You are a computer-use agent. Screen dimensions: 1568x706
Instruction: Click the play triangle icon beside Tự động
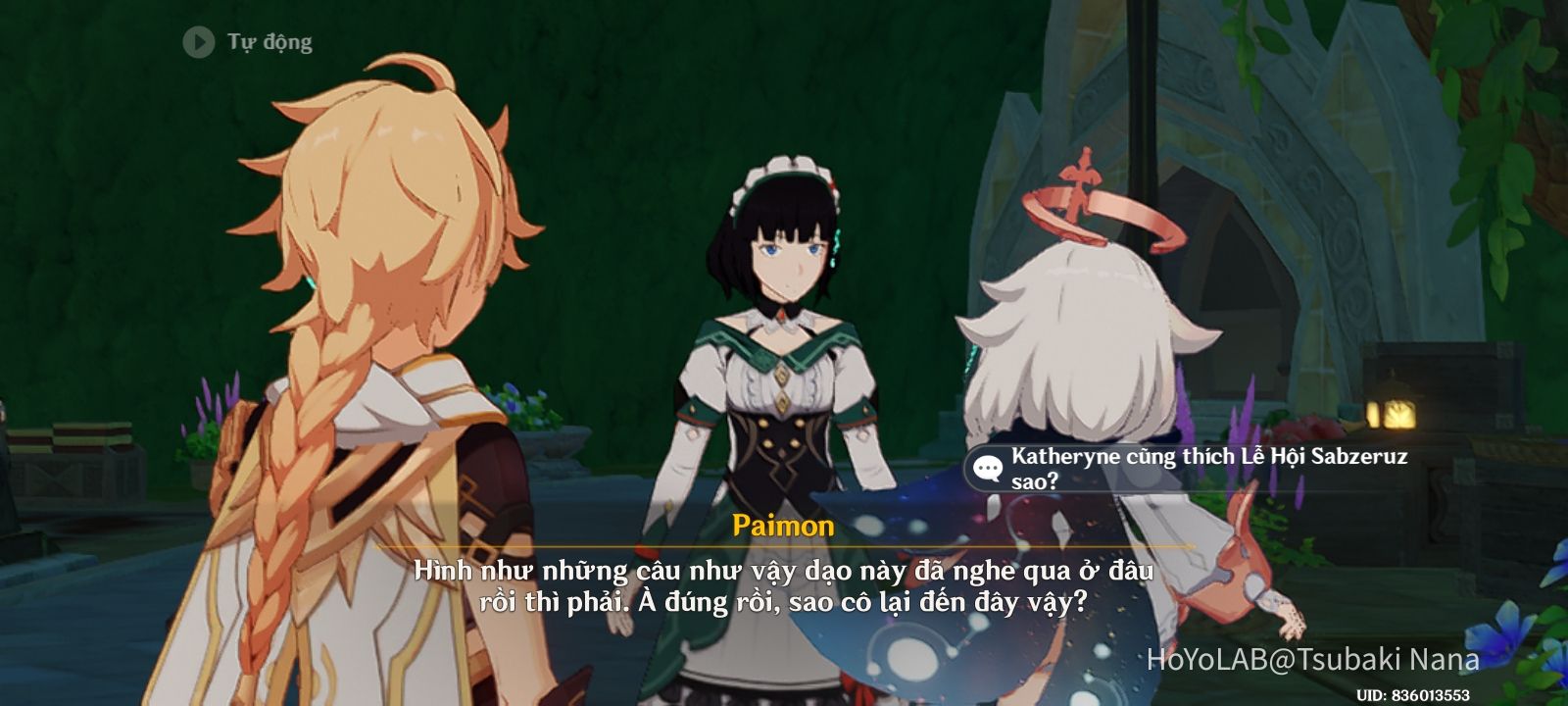[201, 41]
